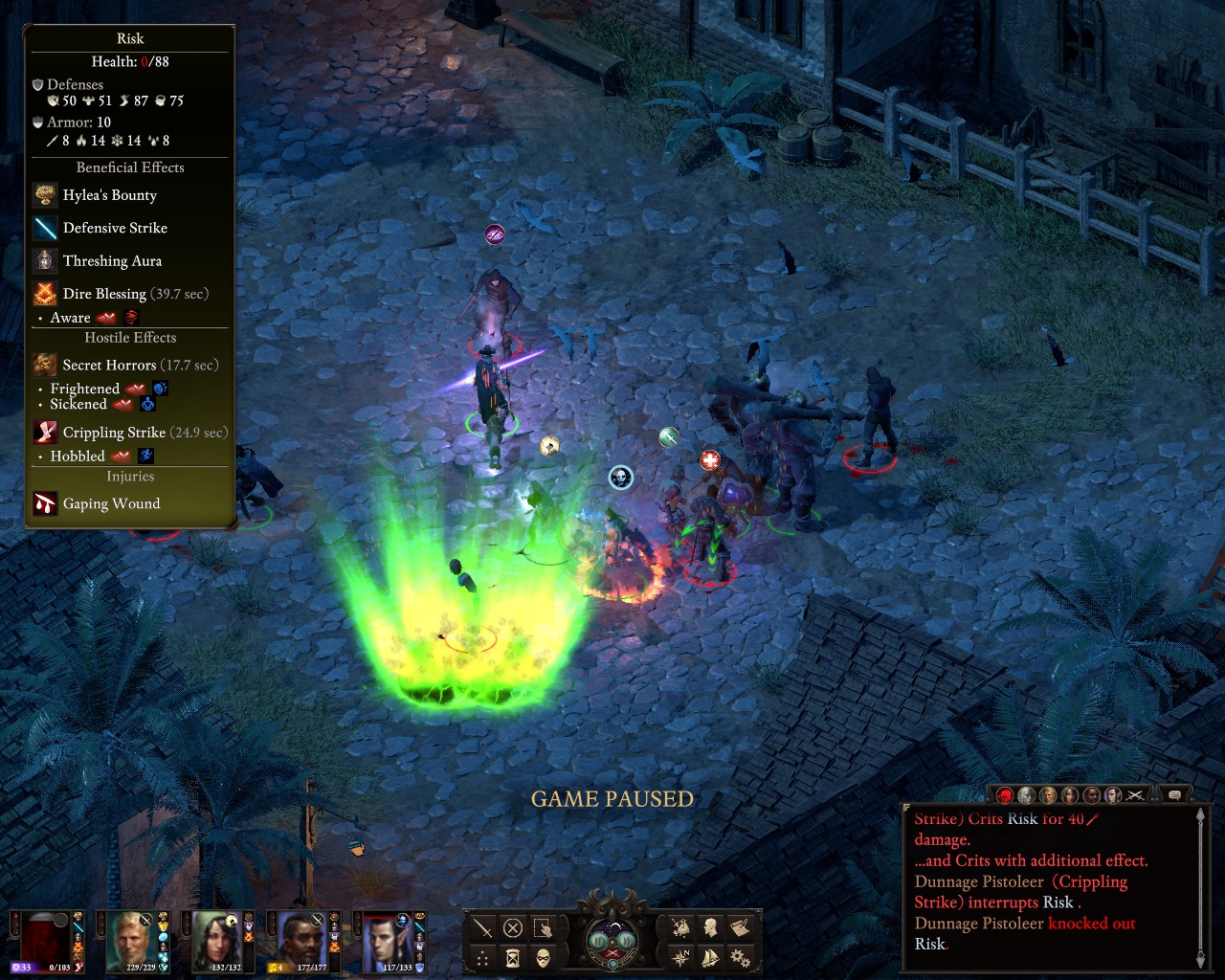Open the area map compass icon
Viewport: 1225px width, 980px height.
tap(680, 957)
